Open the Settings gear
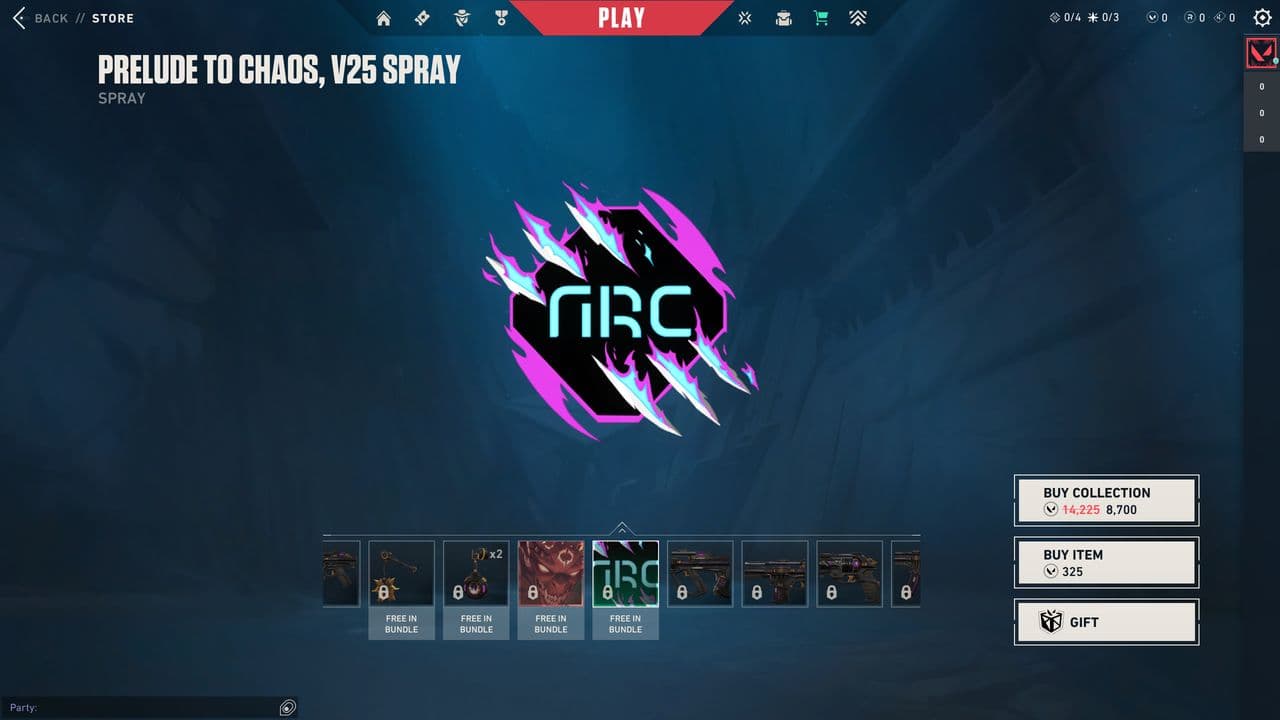The height and width of the screenshot is (720, 1280). pyautogui.click(x=1262, y=17)
